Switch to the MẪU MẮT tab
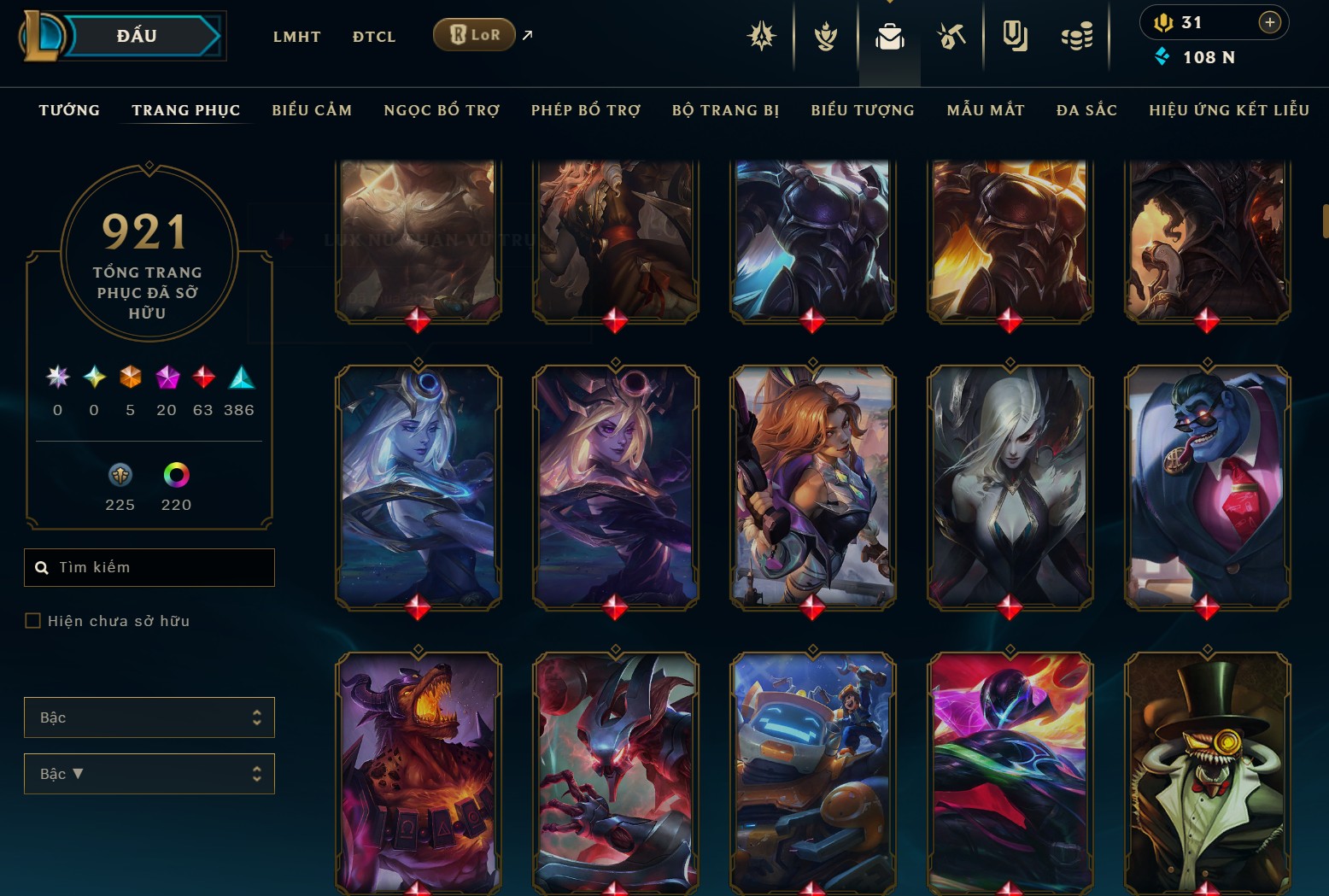 (x=986, y=110)
